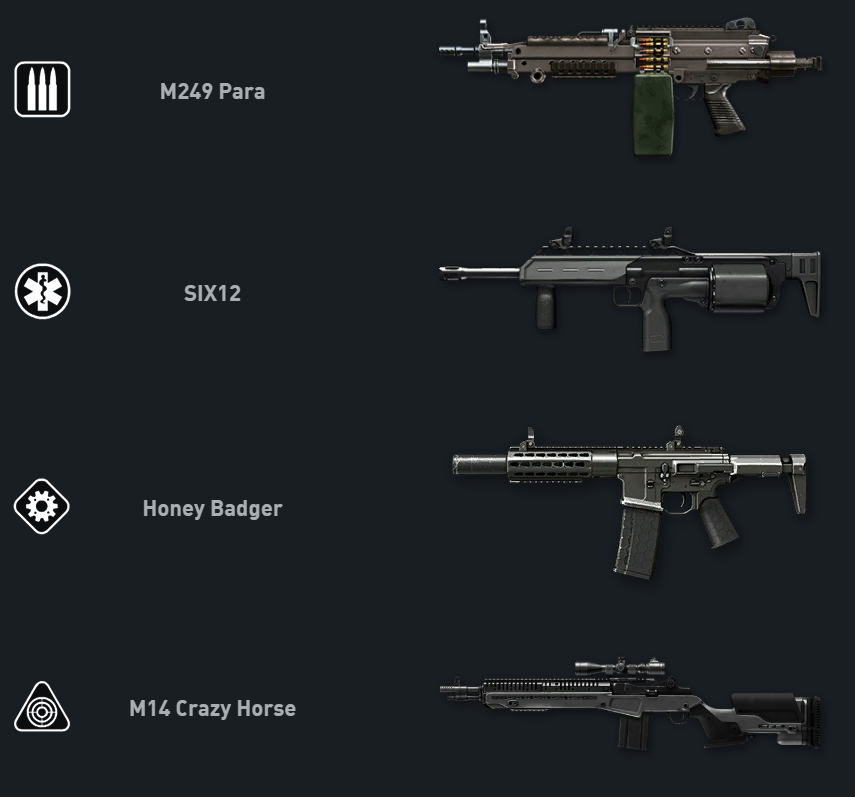Choose the Honey Badger label
855x797 pixels.
point(212,508)
